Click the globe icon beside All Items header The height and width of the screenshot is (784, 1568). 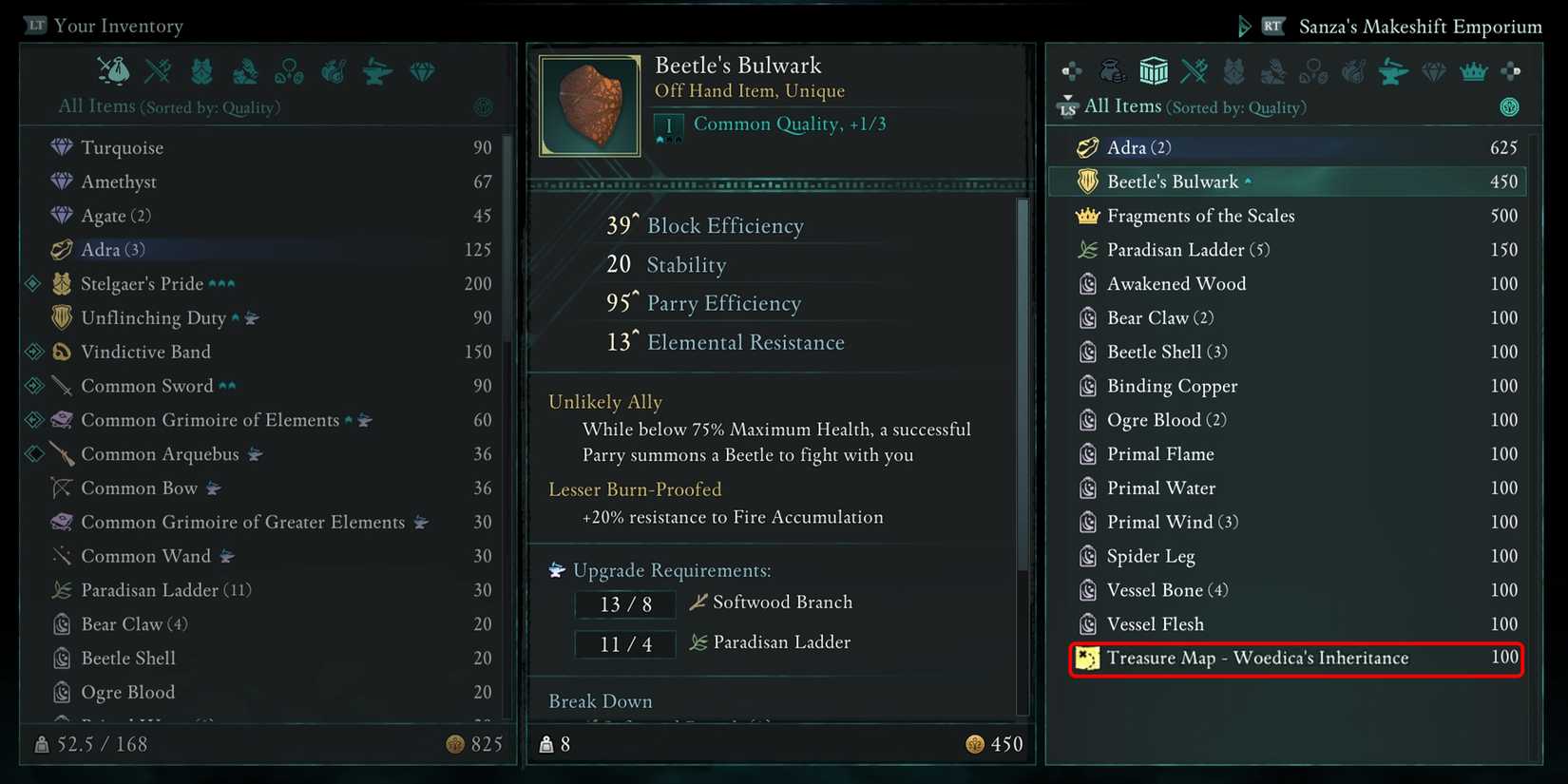483,107
